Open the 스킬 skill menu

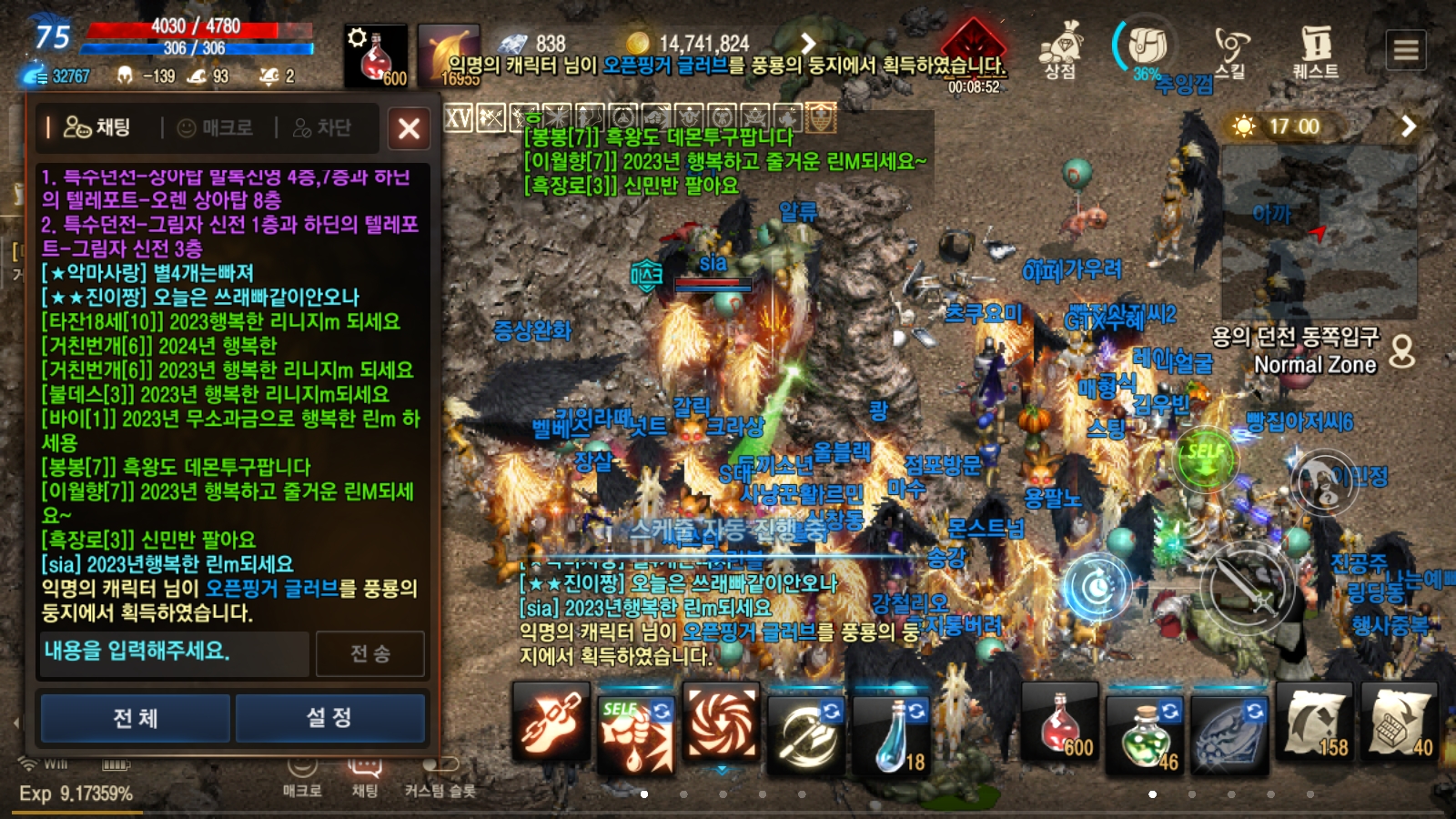tap(1230, 51)
